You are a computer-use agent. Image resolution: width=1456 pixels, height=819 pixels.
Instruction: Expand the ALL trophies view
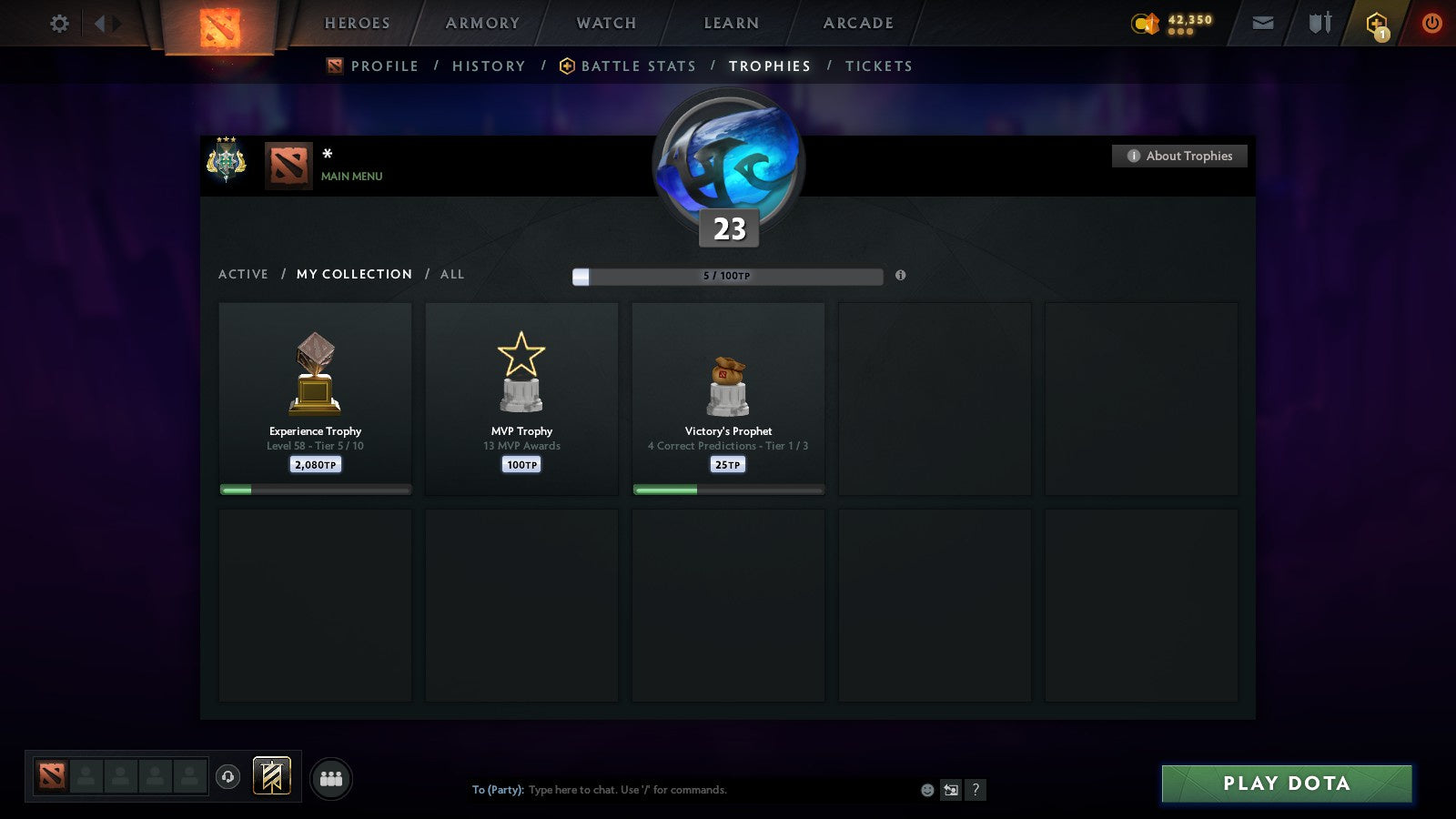452,274
